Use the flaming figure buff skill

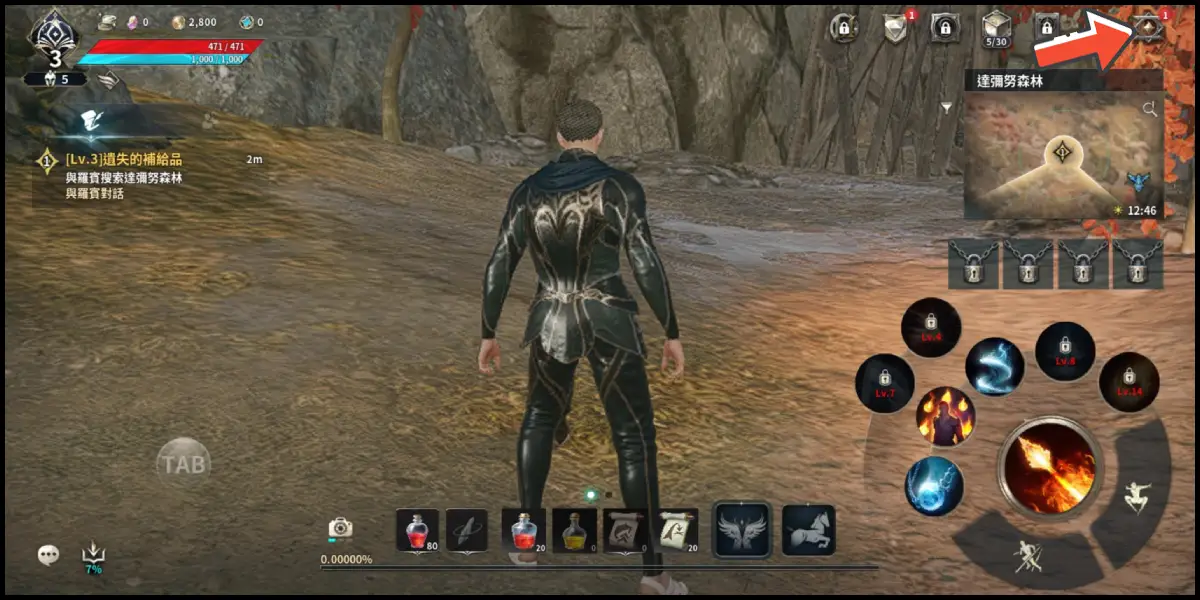click(945, 416)
